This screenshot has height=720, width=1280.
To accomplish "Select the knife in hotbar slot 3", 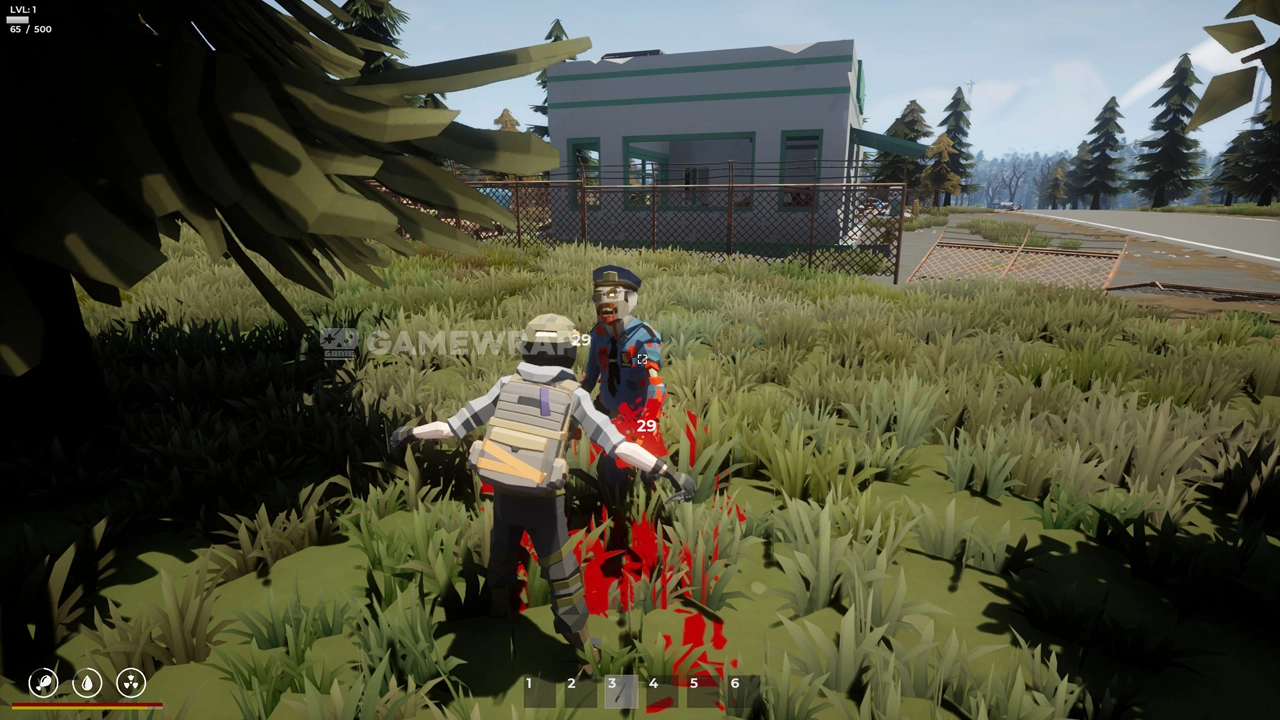I will pyautogui.click(x=621, y=691).
